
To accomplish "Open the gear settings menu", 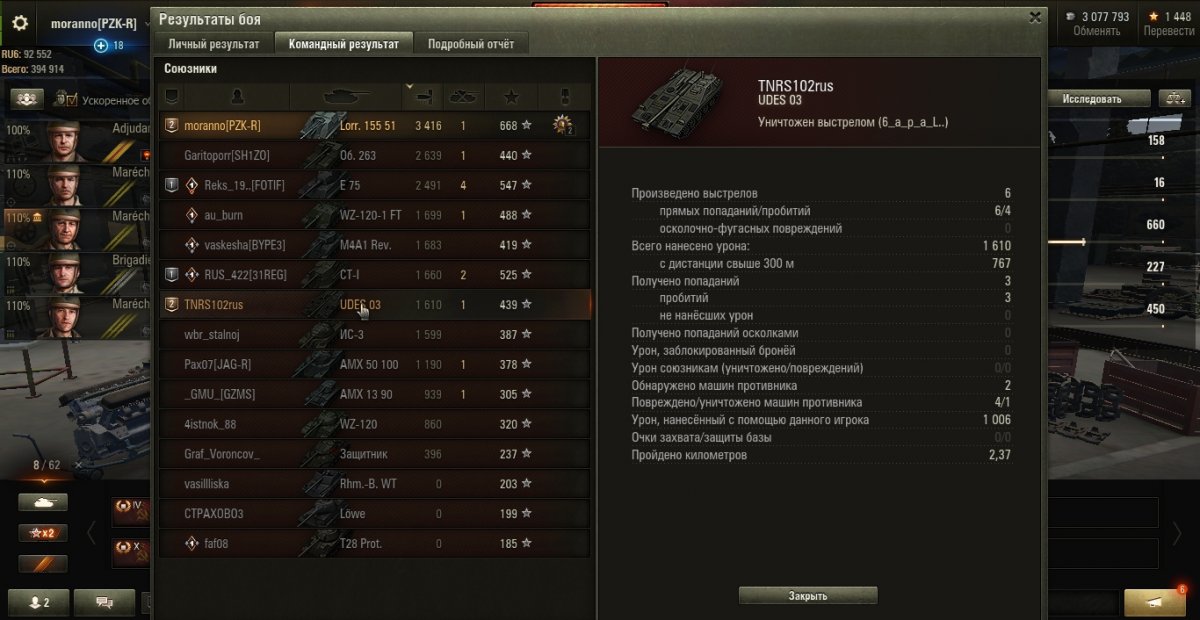I will pos(20,23).
